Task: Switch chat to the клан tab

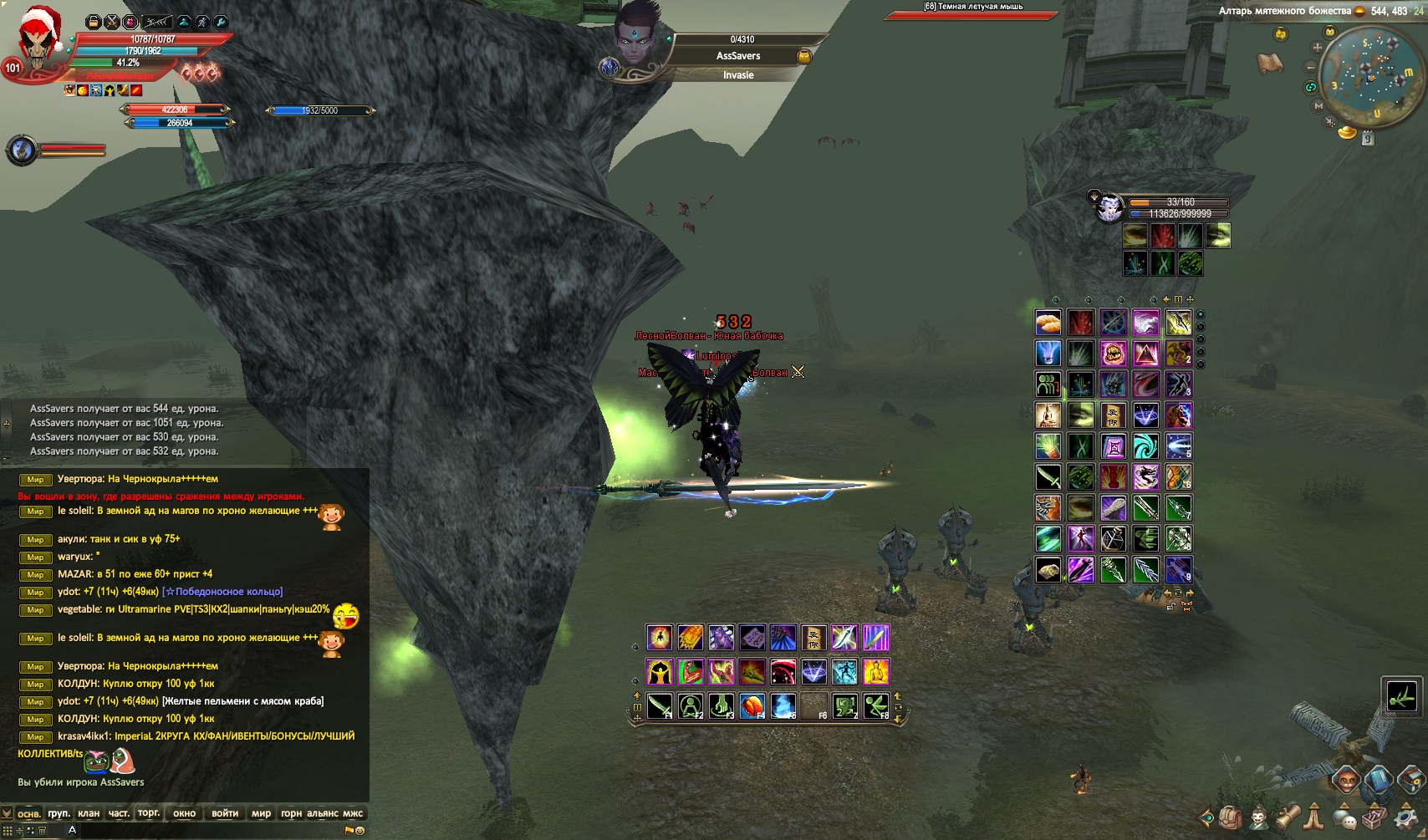Action: pyautogui.click(x=88, y=813)
